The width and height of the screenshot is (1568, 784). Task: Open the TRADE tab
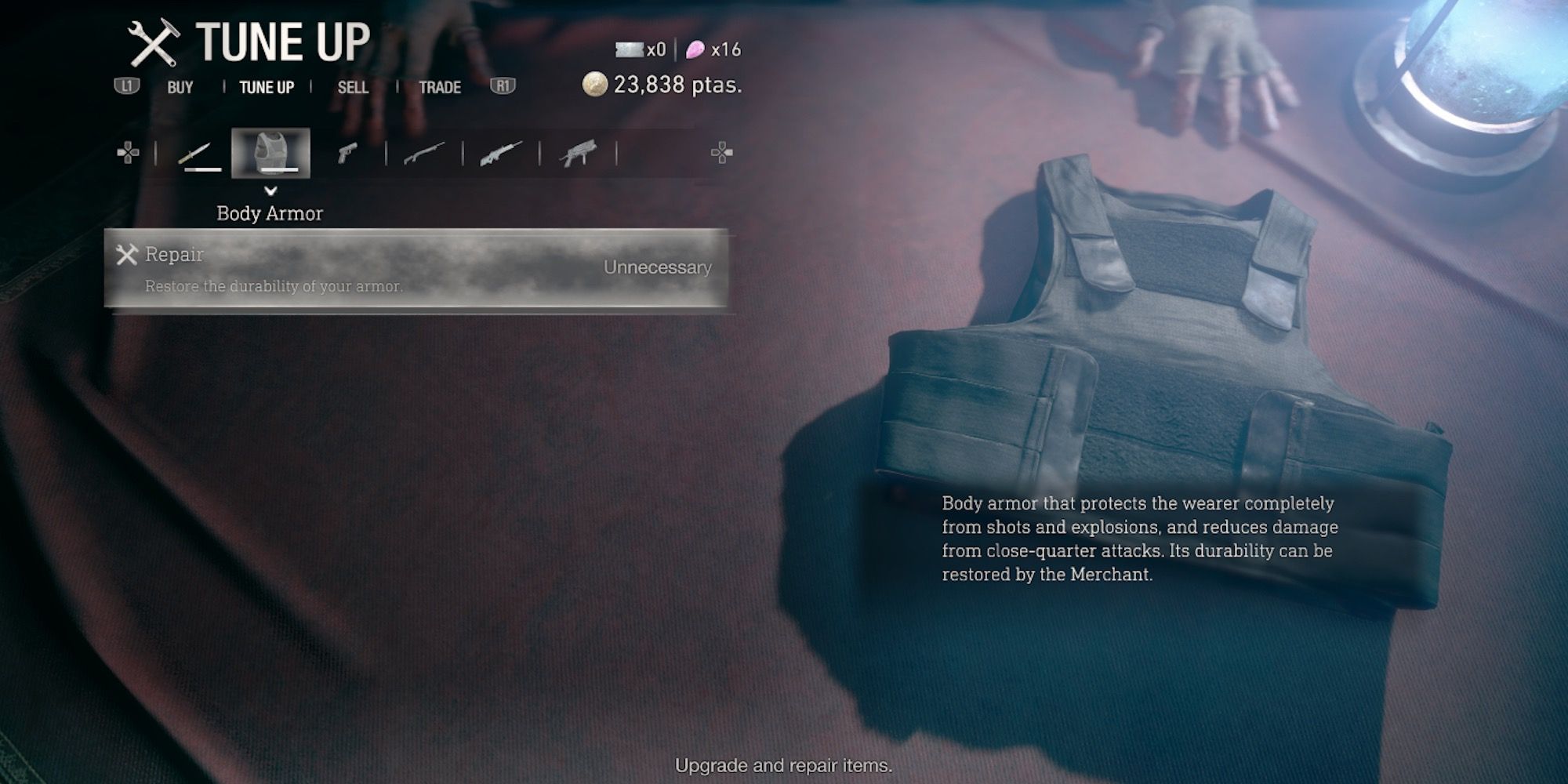(440, 87)
